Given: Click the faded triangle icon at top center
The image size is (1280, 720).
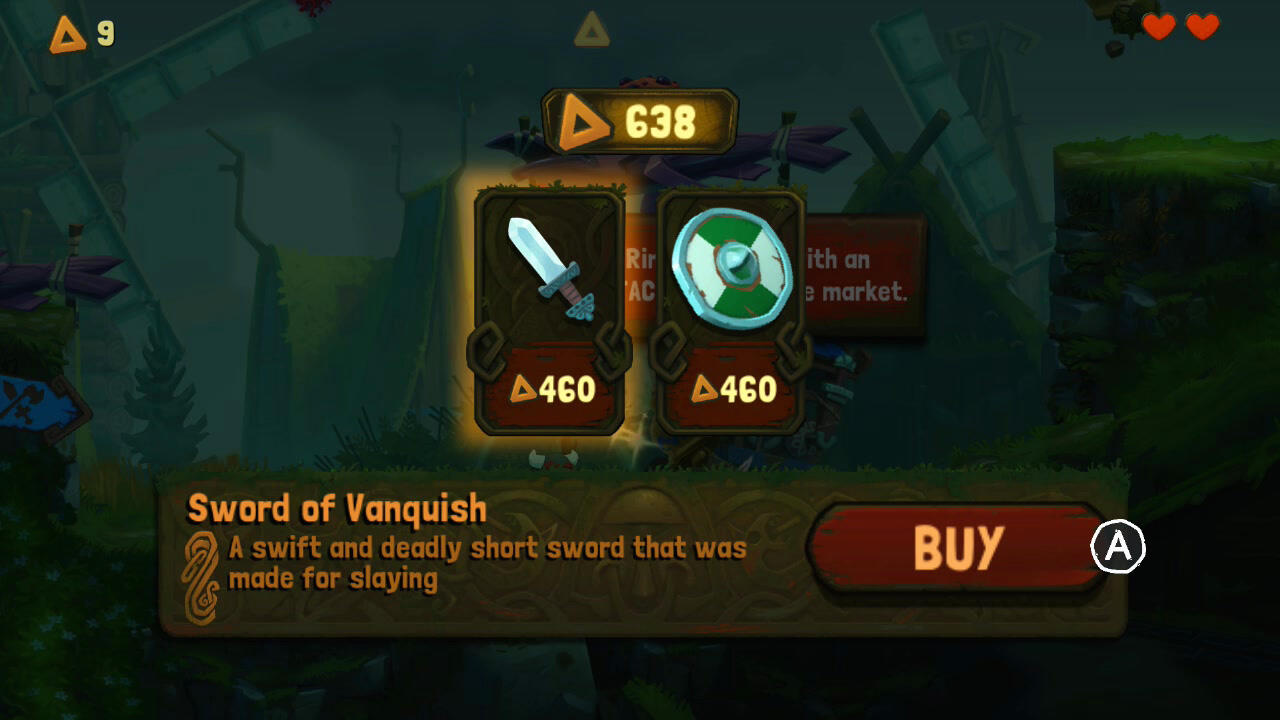Looking at the screenshot, I should [592, 31].
